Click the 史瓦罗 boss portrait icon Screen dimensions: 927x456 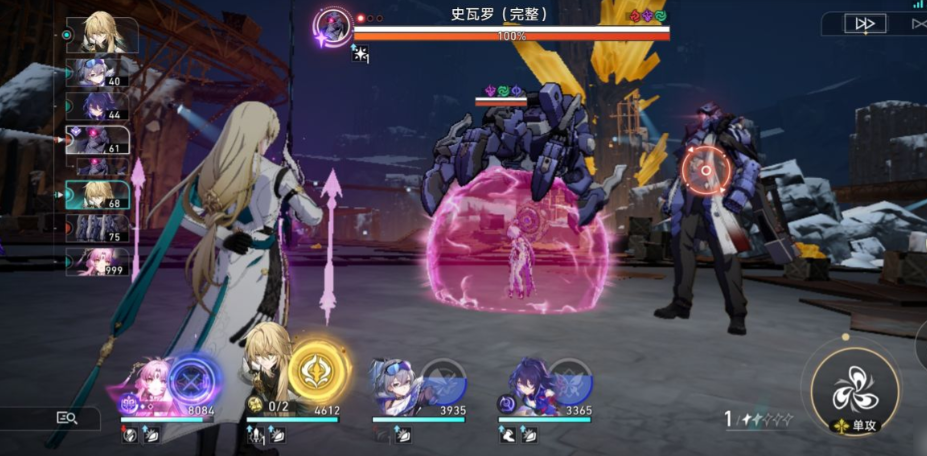click(x=331, y=26)
